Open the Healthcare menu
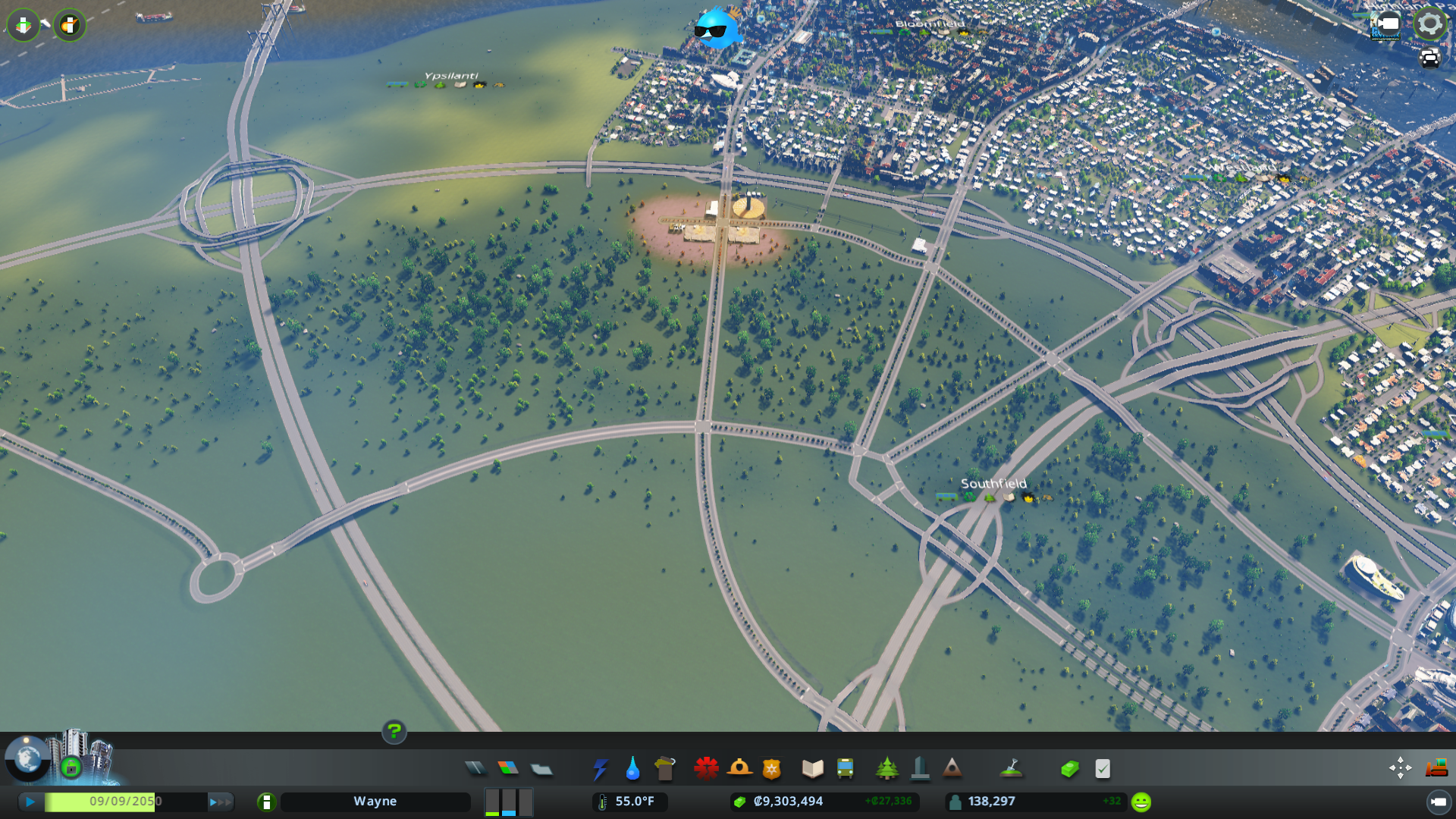This screenshot has width=1456, height=819. (707, 768)
